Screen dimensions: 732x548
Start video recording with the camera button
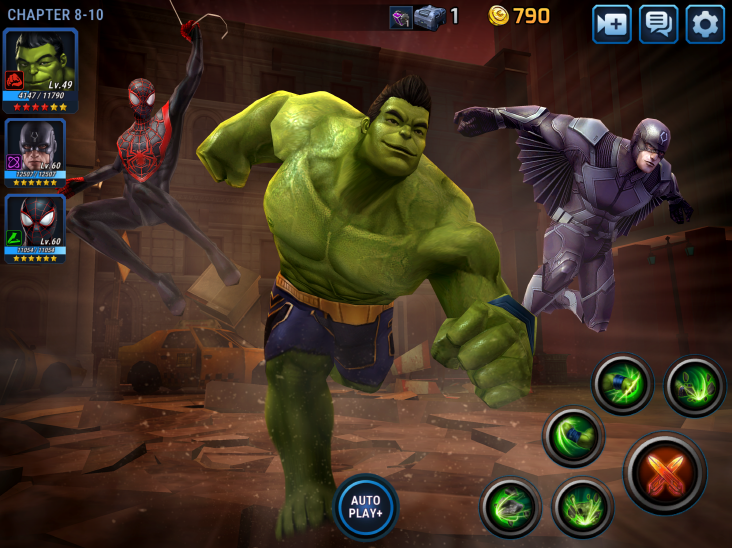coord(612,24)
